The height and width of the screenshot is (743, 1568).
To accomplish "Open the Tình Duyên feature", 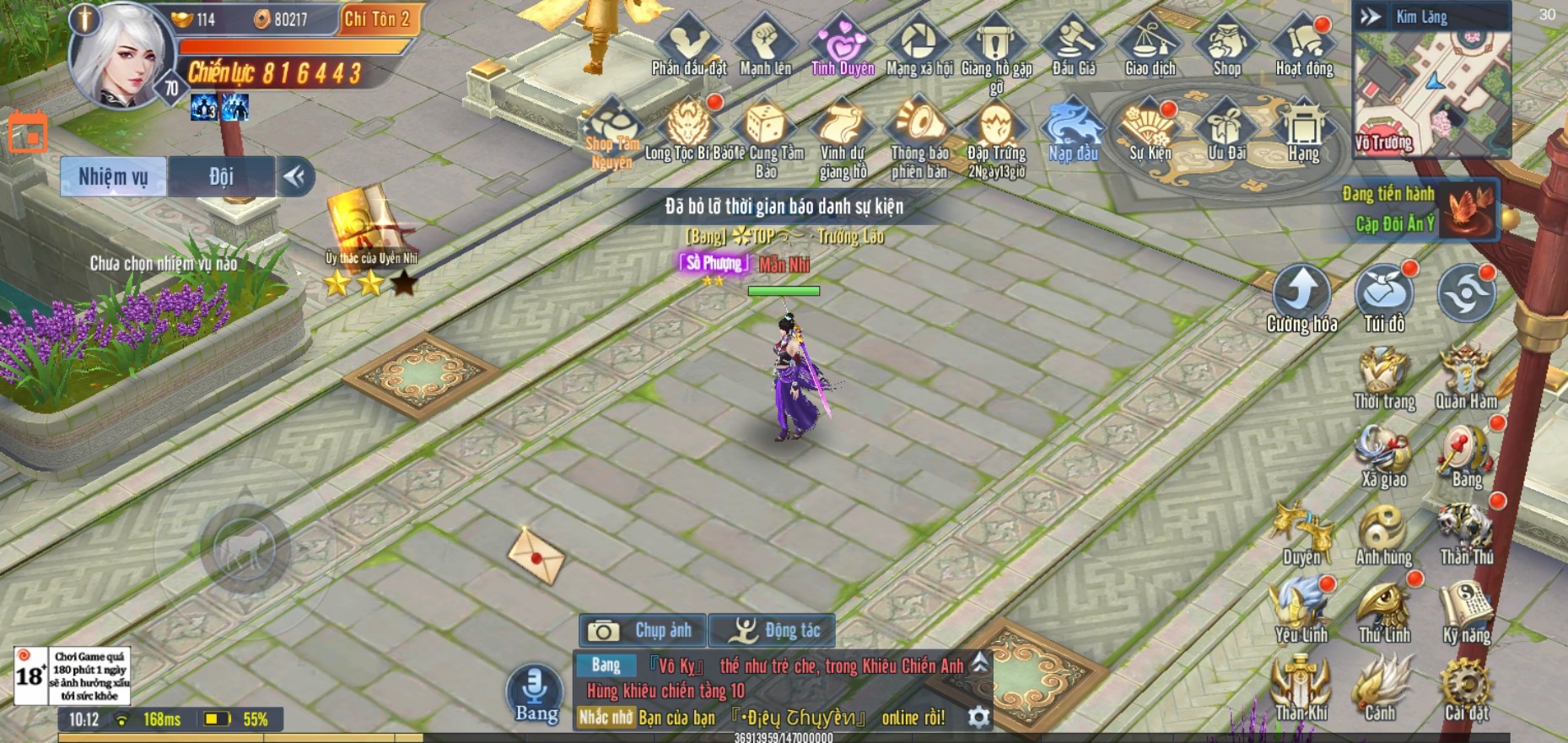I will [841, 42].
